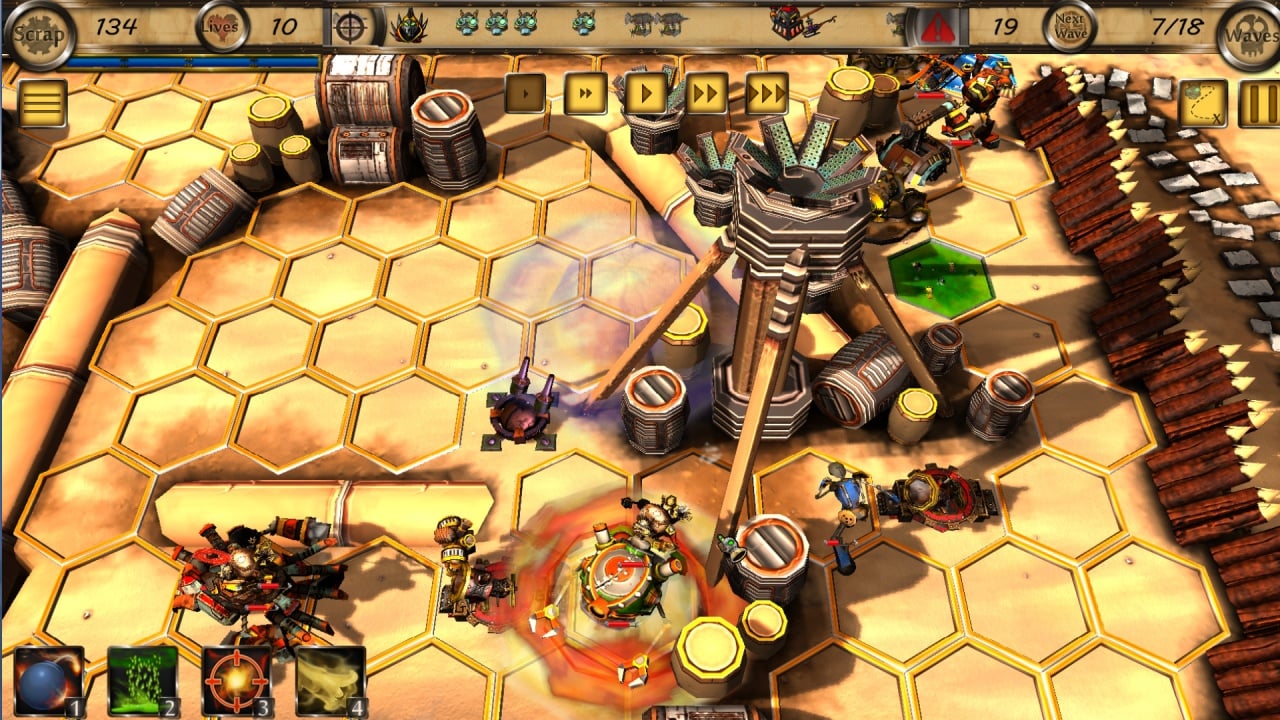This screenshot has height=720, width=1280.
Task: Pause the game
Action: click(1258, 103)
